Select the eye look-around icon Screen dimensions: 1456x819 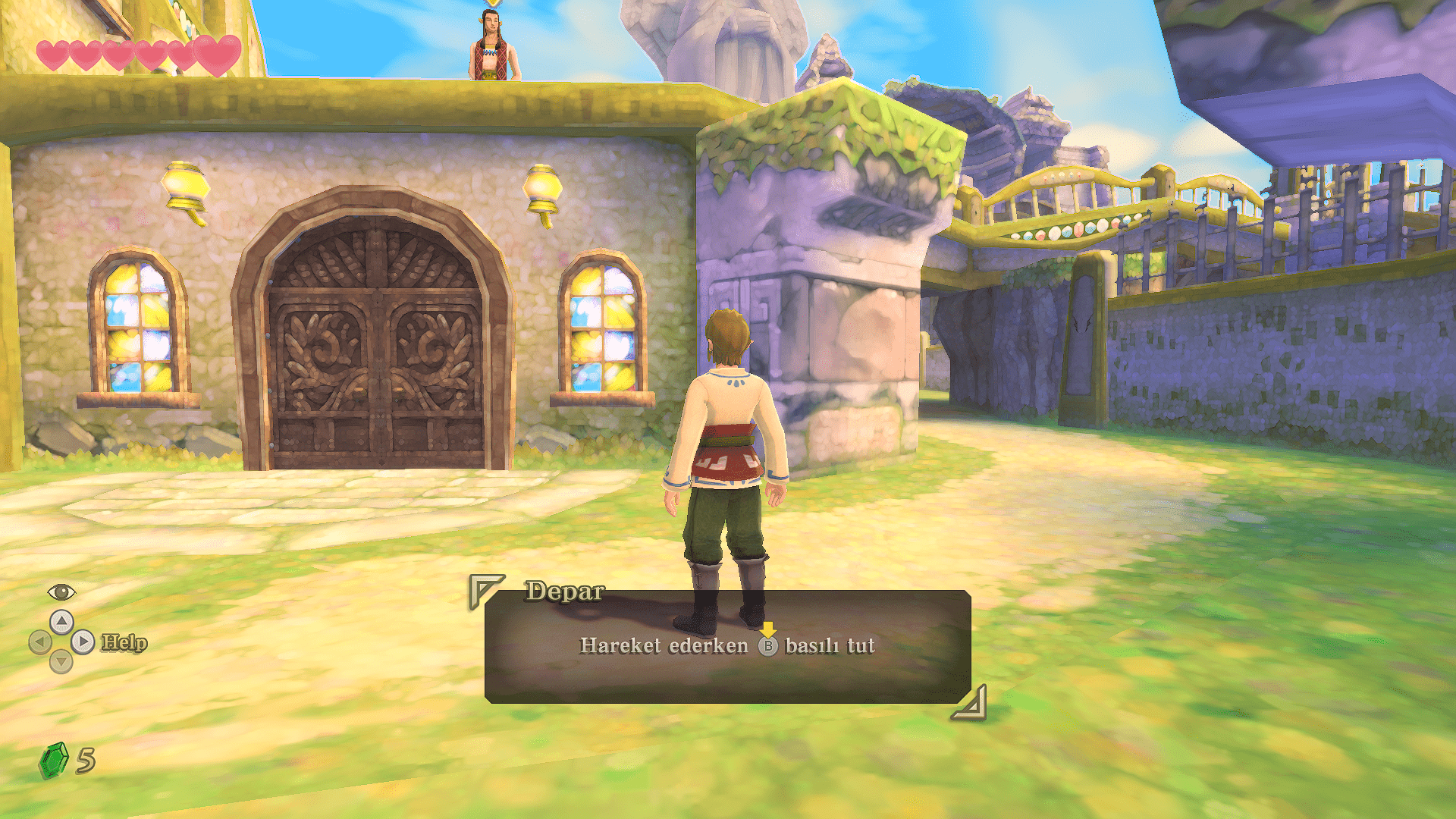(61, 591)
